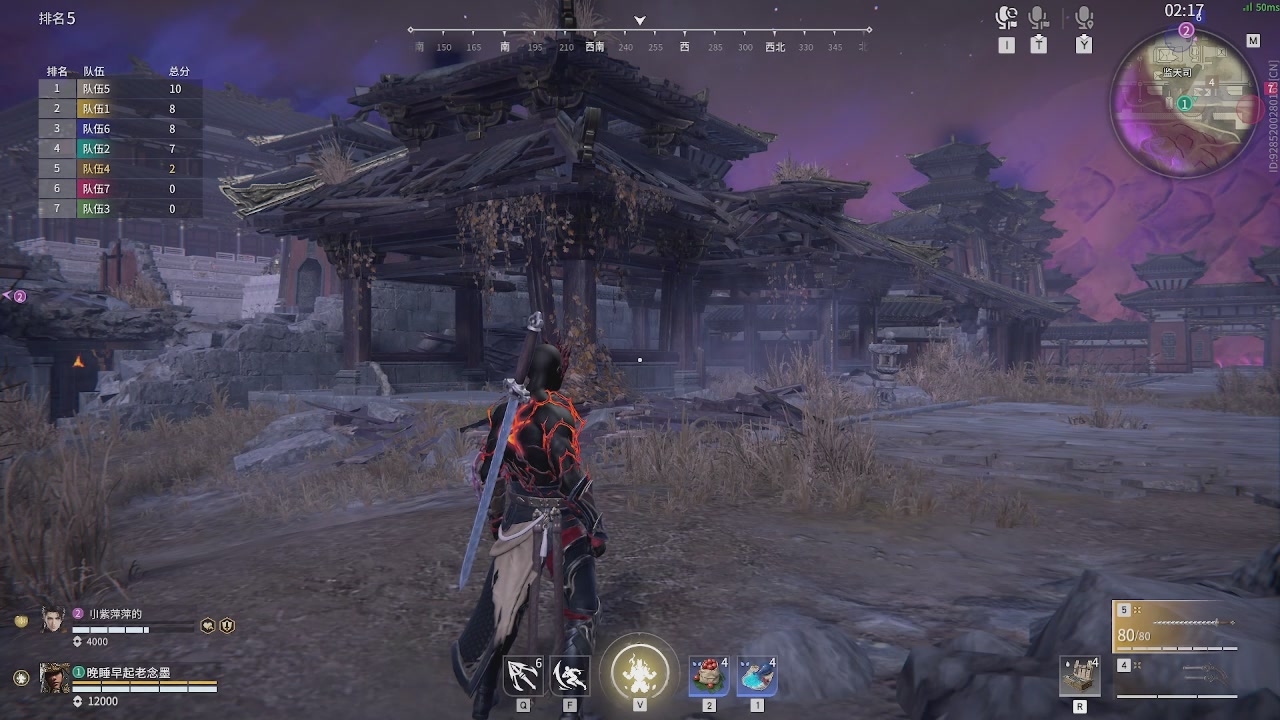Click the purple number 2 minimap marker
The height and width of the screenshot is (720, 1280).
(1186, 31)
